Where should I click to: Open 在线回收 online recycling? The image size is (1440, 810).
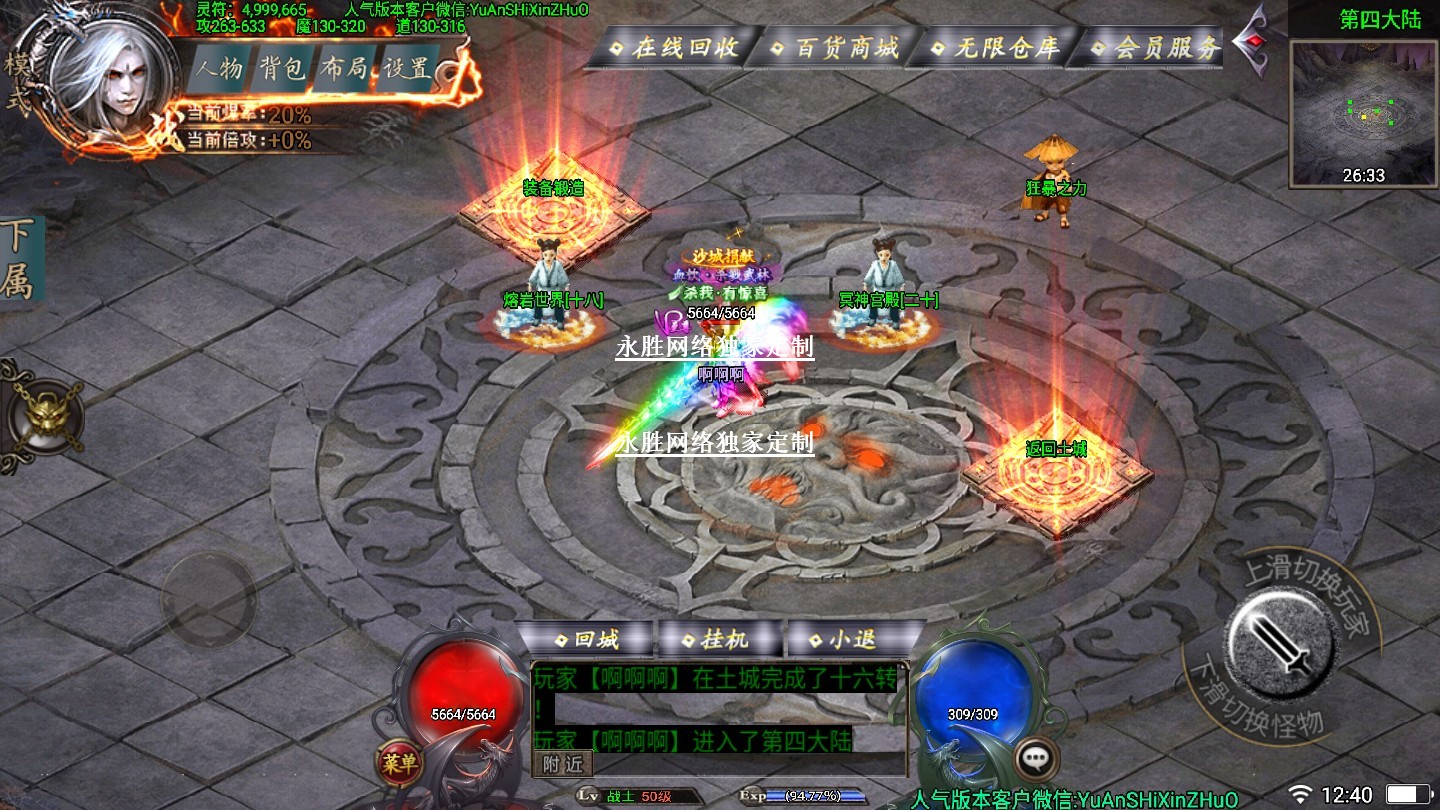click(673, 47)
